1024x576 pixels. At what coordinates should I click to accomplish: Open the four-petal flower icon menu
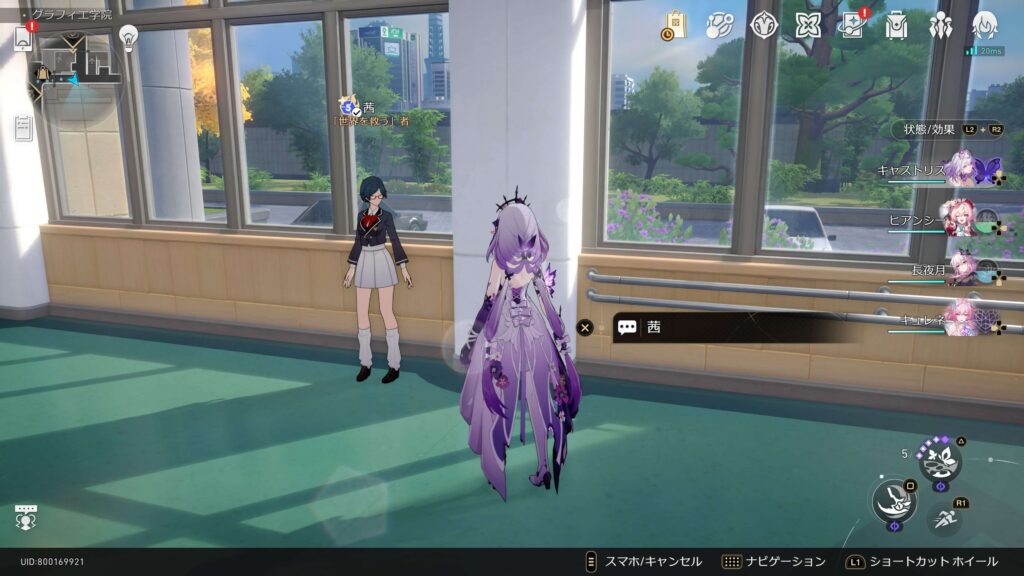tap(808, 25)
